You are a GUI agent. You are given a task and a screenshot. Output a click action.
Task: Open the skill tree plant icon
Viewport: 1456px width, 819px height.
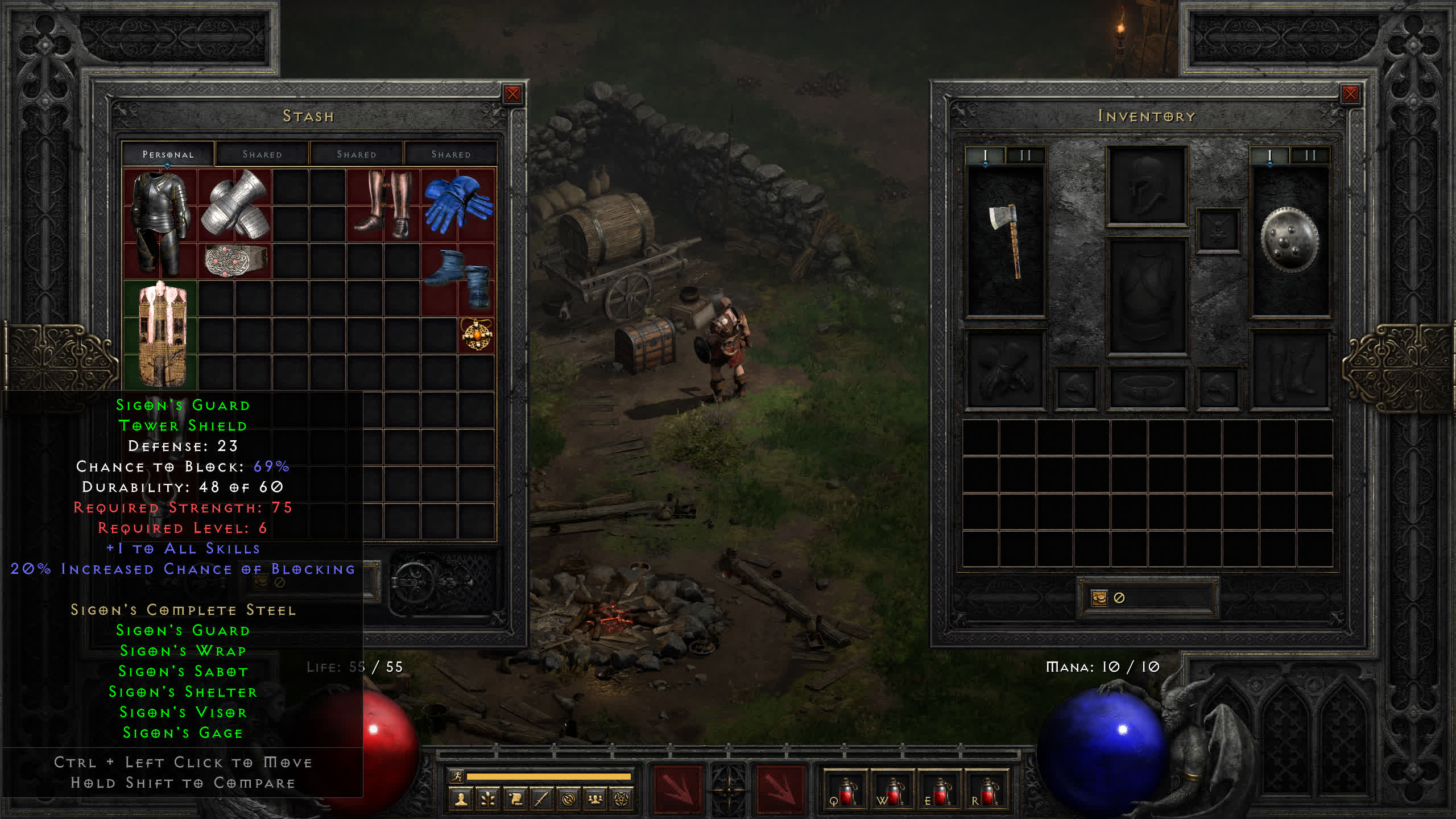(487, 800)
